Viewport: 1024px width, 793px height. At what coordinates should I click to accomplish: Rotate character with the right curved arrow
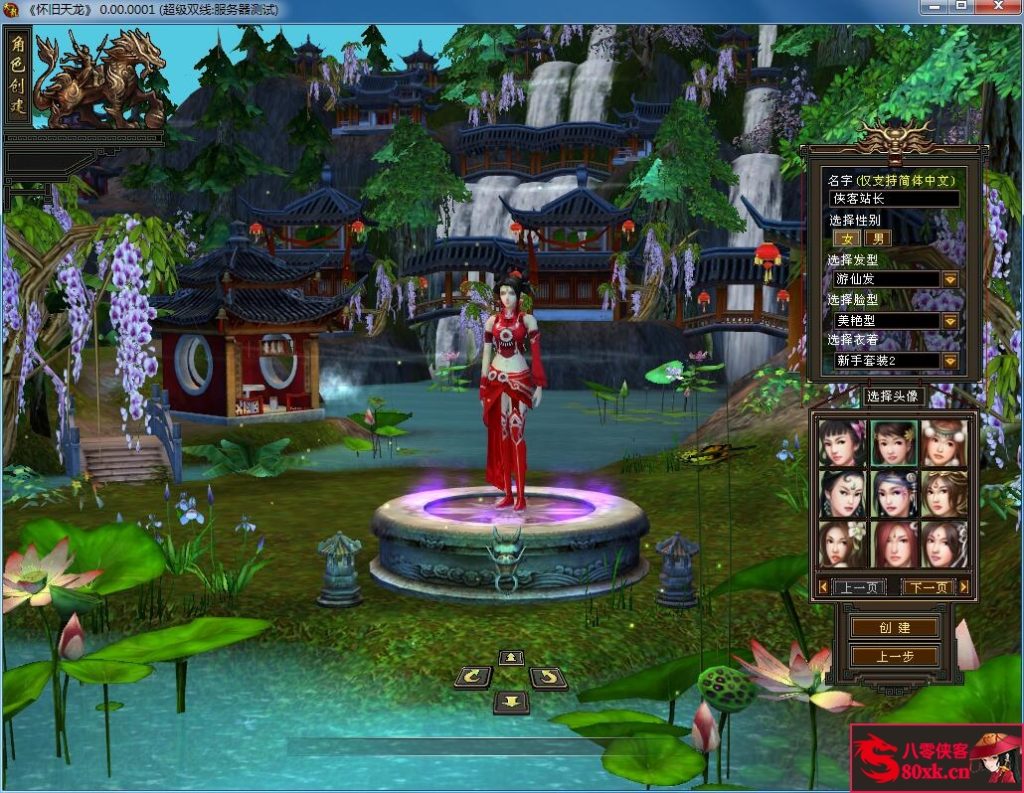click(547, 678)
